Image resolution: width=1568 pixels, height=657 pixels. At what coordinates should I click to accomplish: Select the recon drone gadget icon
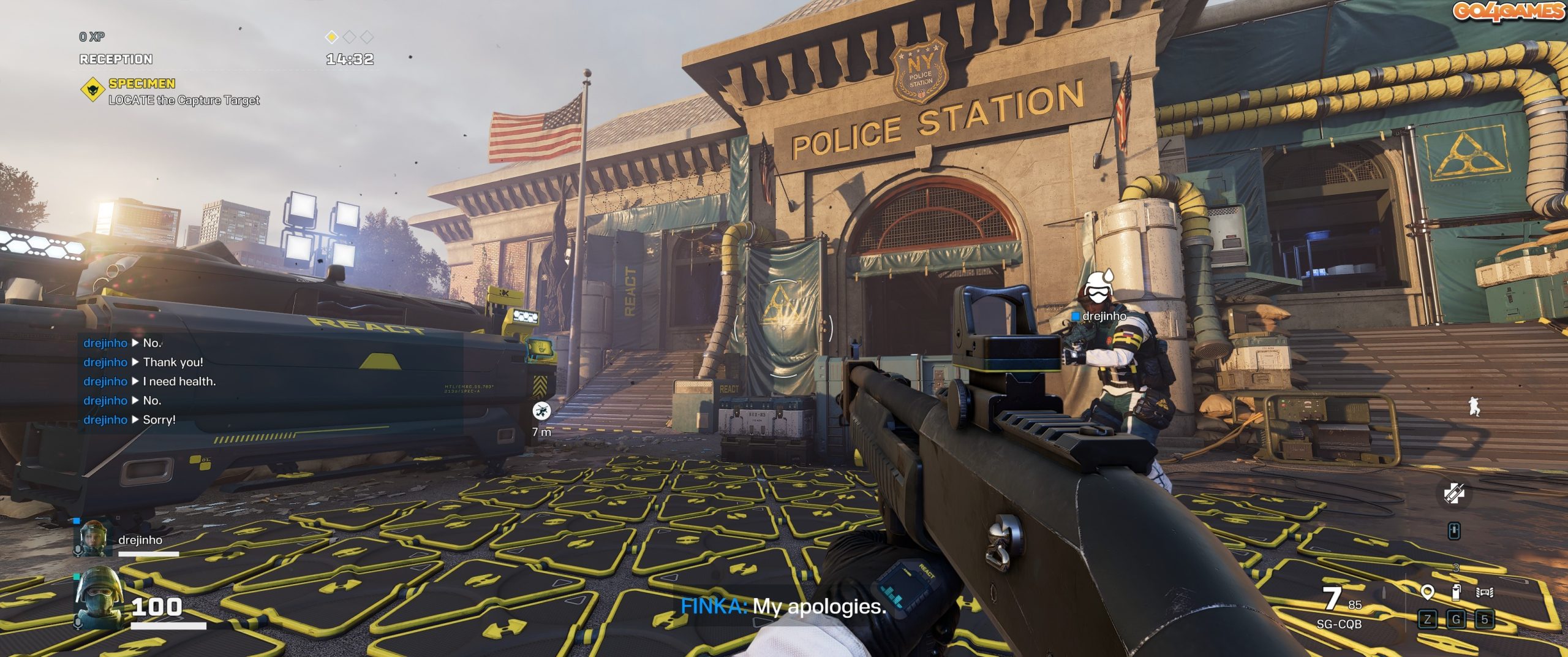click(1485, 593)
